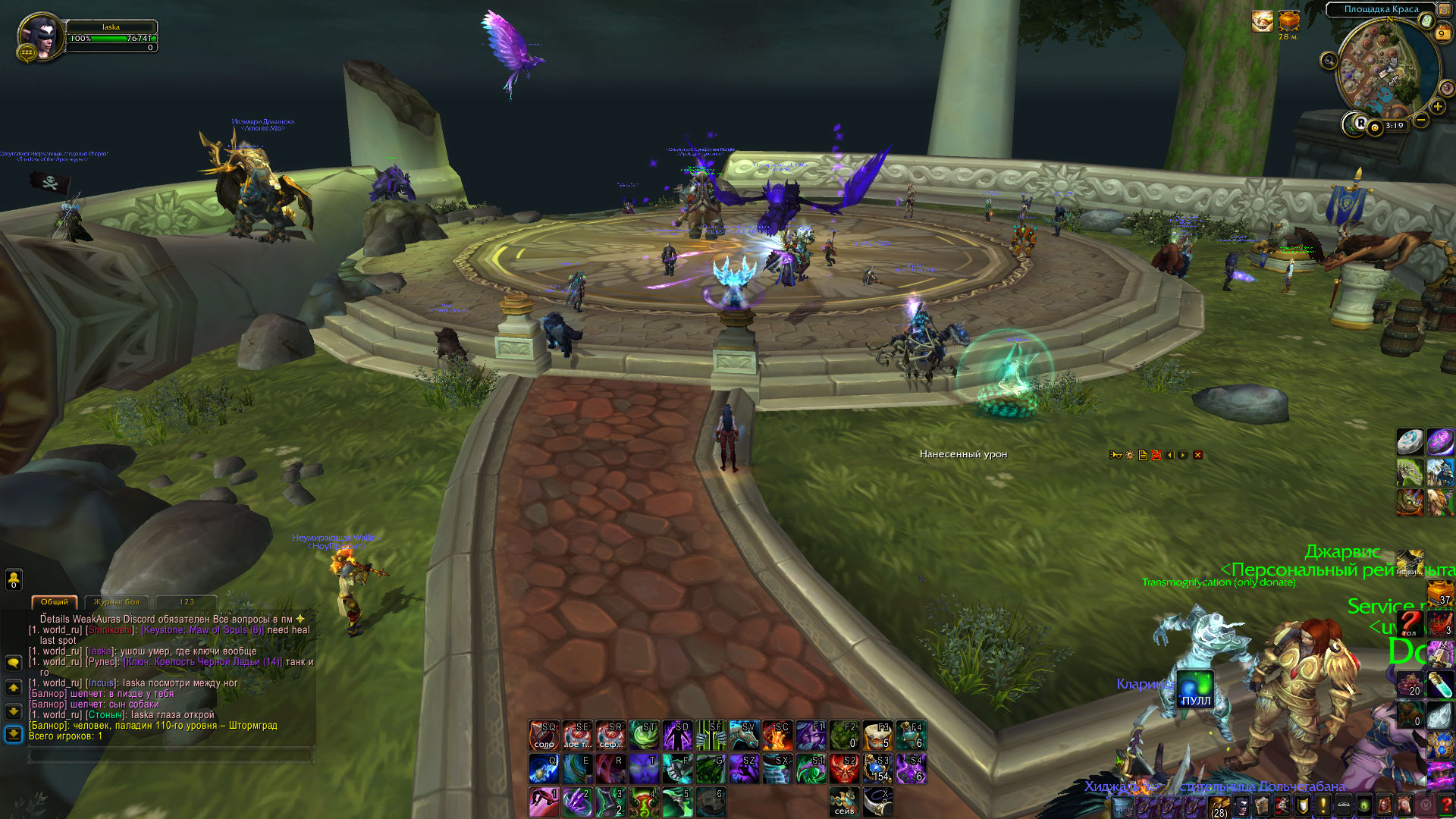Click the laska player portrait
This screenshot has width=1456, height=819.
pyautogui.click(x=39, y=35)
